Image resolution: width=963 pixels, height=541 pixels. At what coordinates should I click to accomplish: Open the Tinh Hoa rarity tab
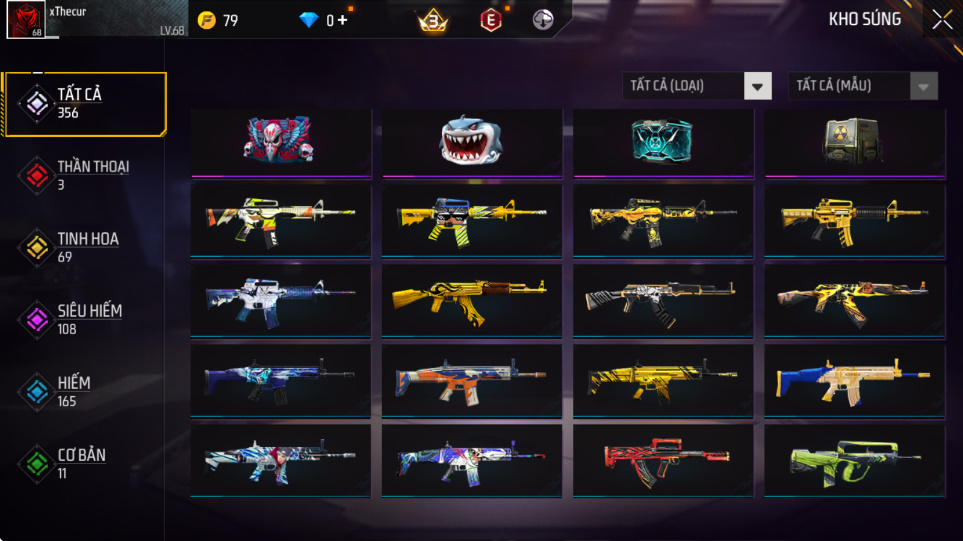(x=84, y=247)
